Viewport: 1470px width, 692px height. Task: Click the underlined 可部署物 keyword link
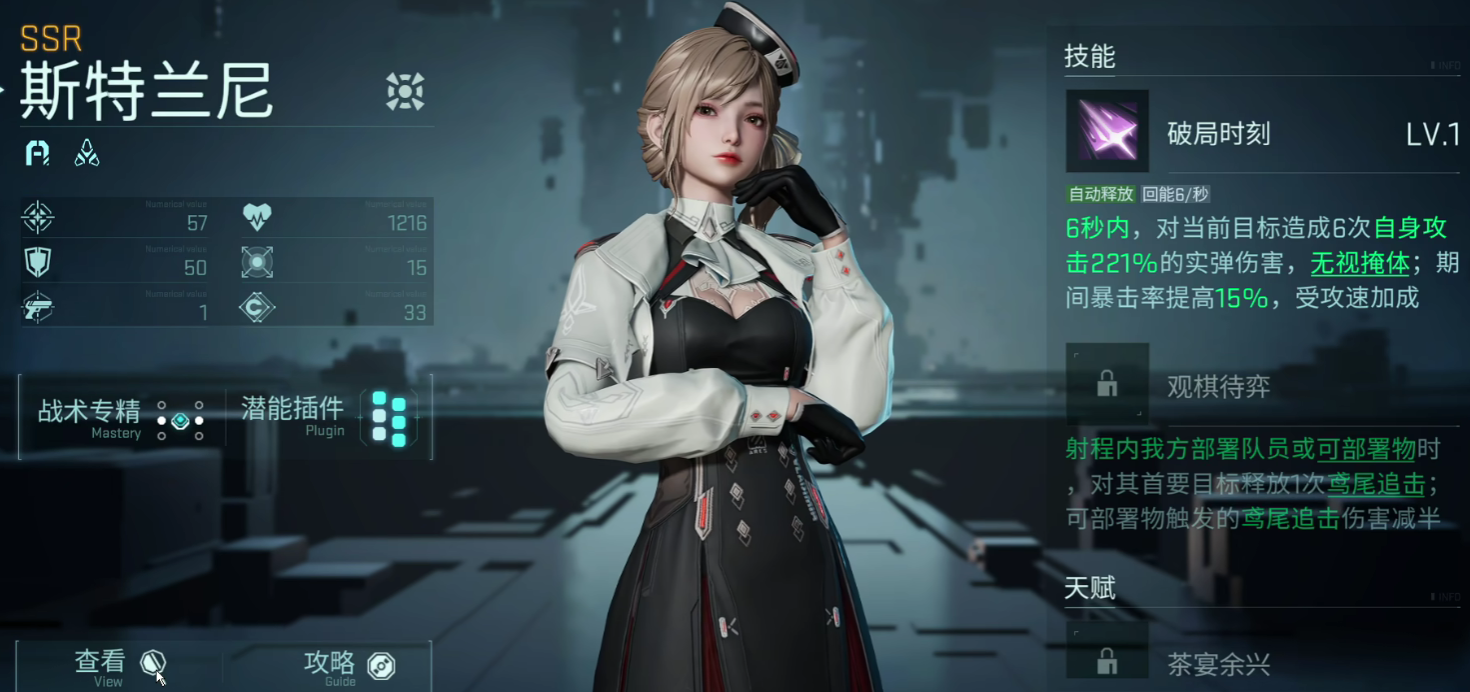click(x=1366, y=449)
